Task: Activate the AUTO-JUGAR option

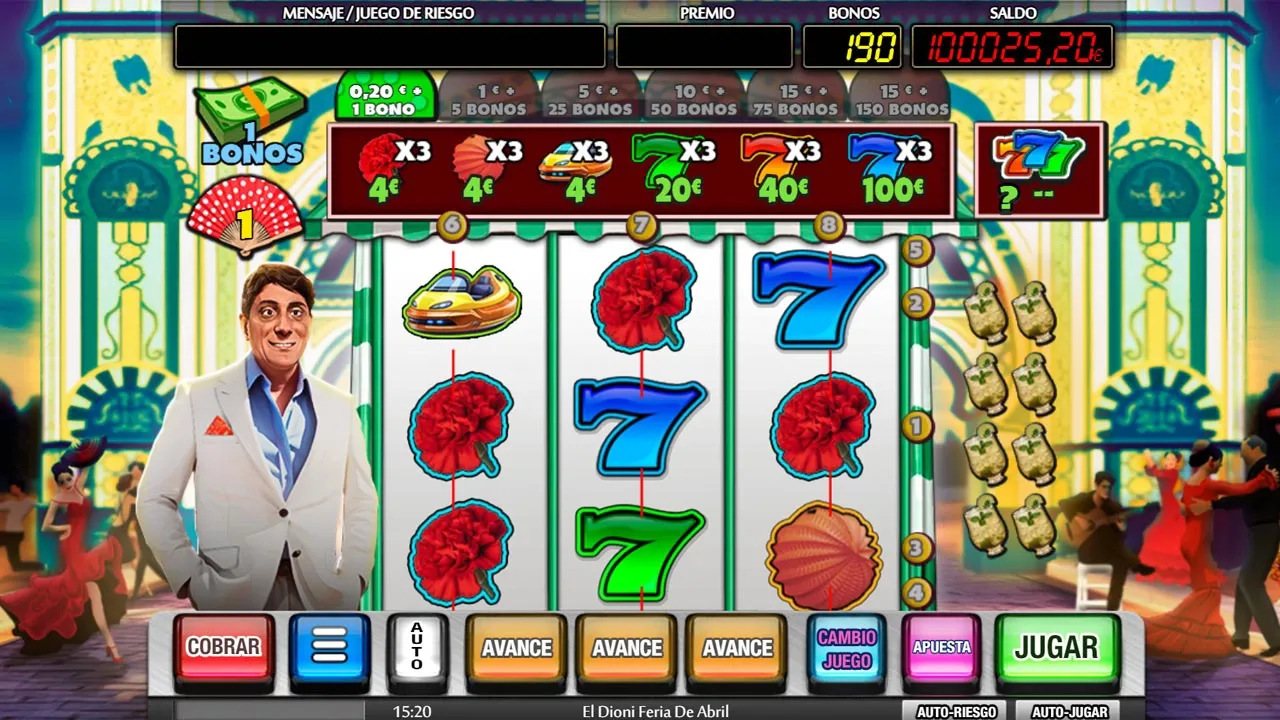Action: 1069,712
